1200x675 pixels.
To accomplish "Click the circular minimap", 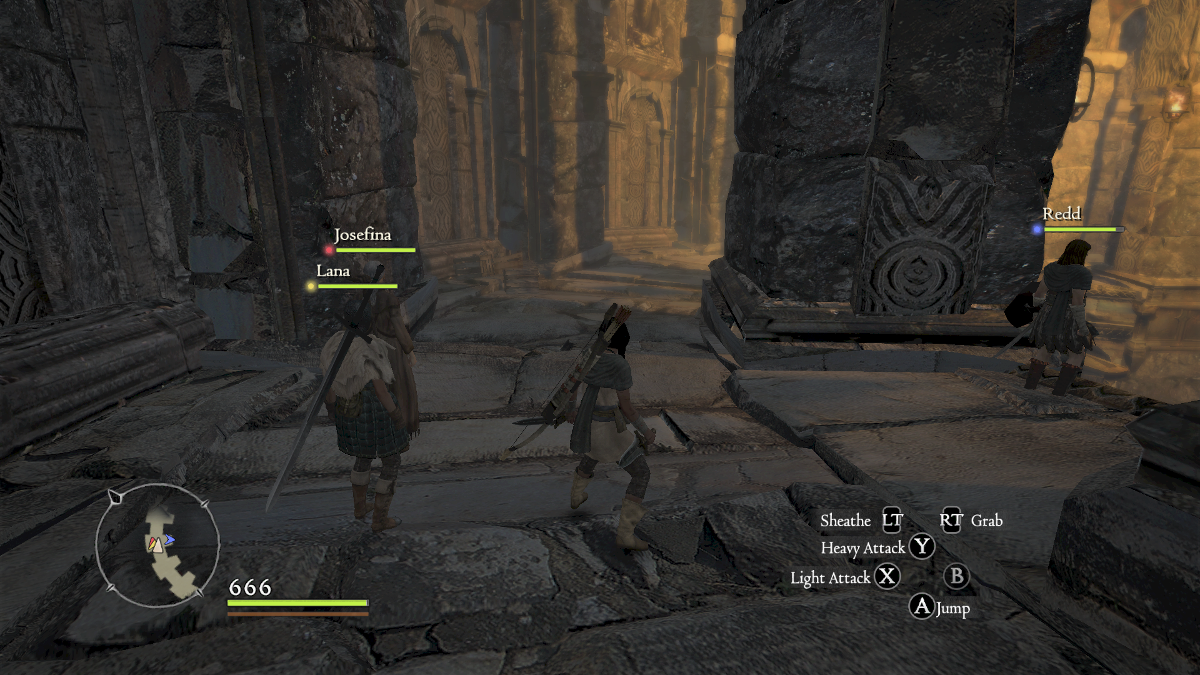I will tap(157, 544).
